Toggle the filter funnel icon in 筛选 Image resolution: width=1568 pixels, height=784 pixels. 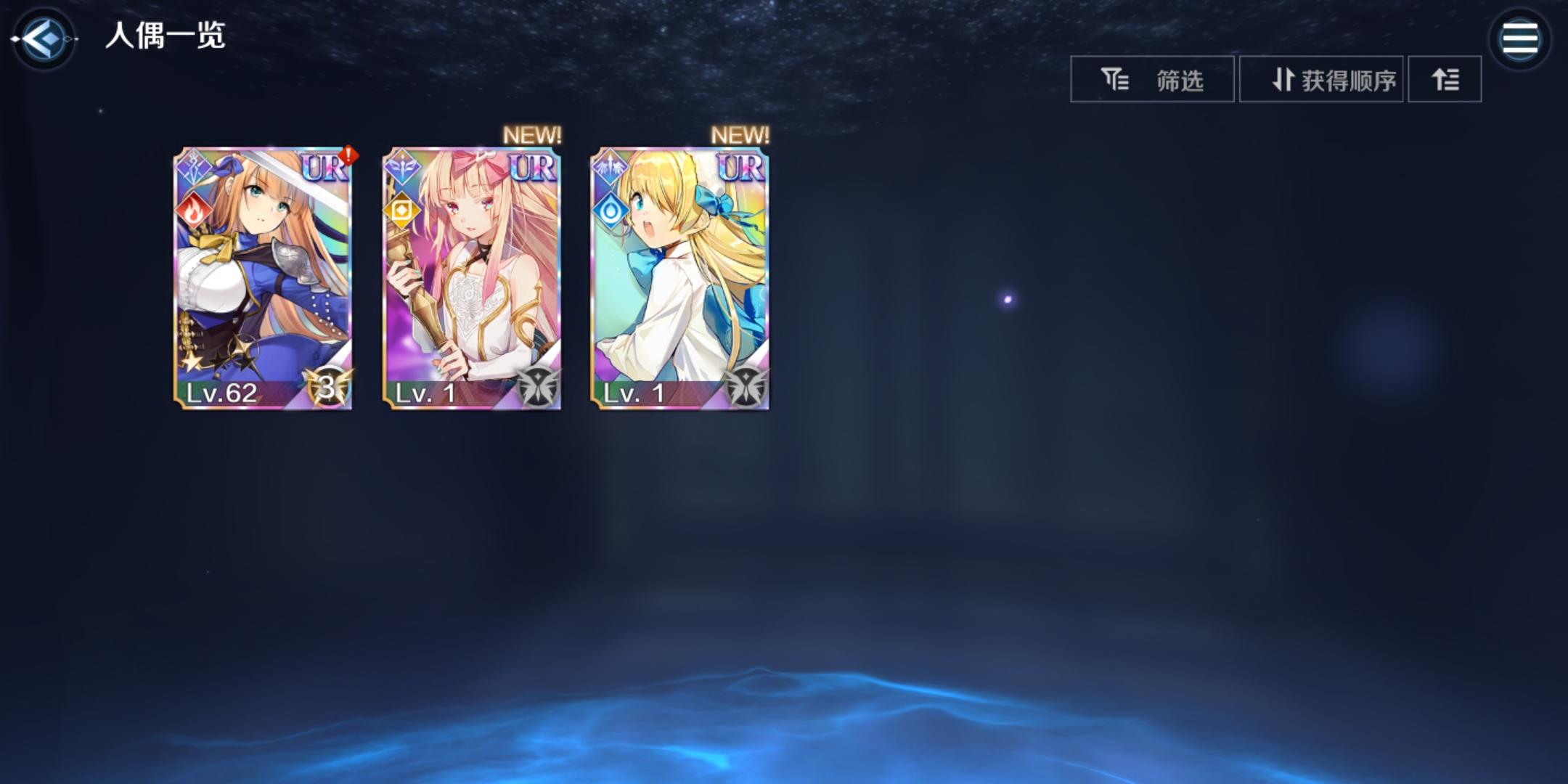coord(1115,79)
